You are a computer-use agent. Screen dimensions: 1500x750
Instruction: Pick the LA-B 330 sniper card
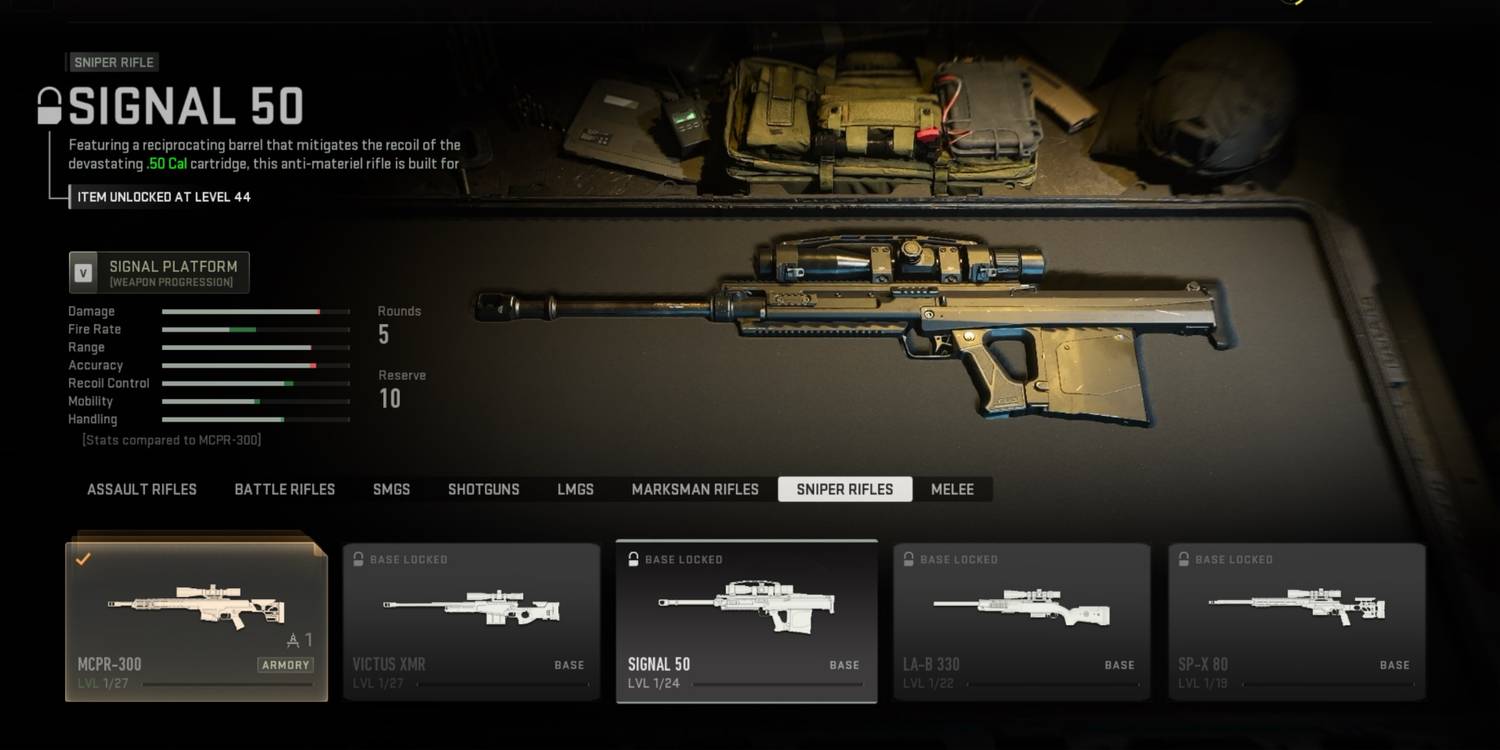1021,621
